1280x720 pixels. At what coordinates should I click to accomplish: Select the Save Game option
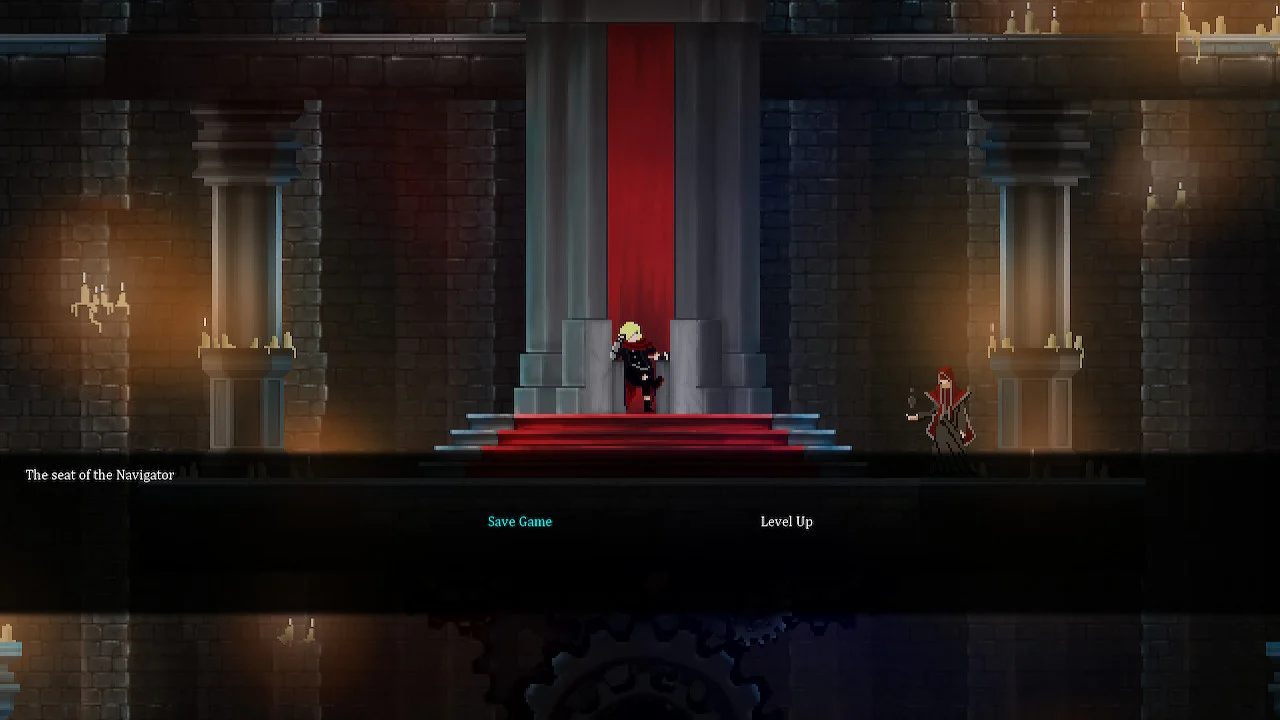click(x=519, y=521)
